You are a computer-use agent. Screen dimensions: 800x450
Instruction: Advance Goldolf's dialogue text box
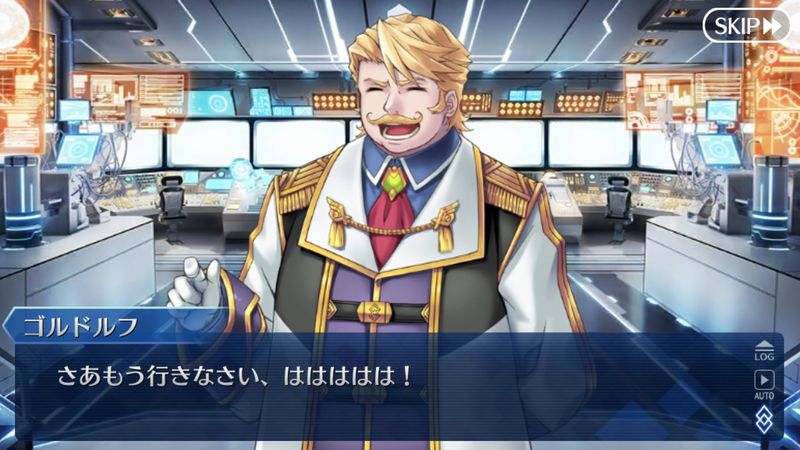pyautogui.click(x=380, y=385)
